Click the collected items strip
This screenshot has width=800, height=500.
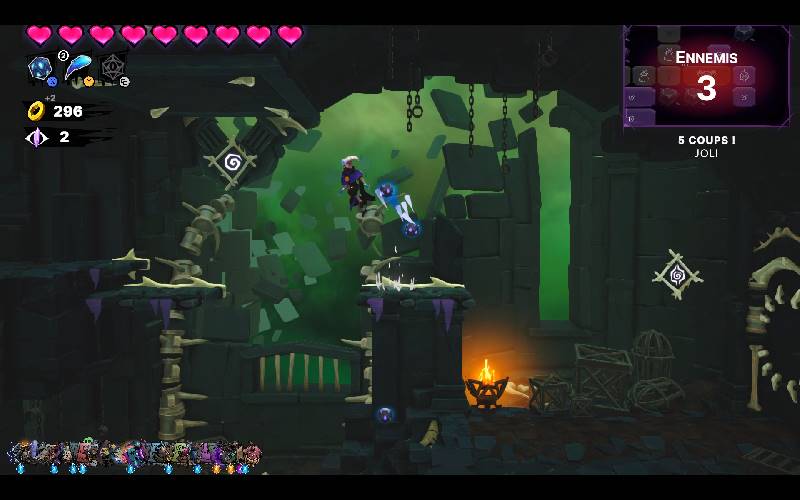point(134,456)
